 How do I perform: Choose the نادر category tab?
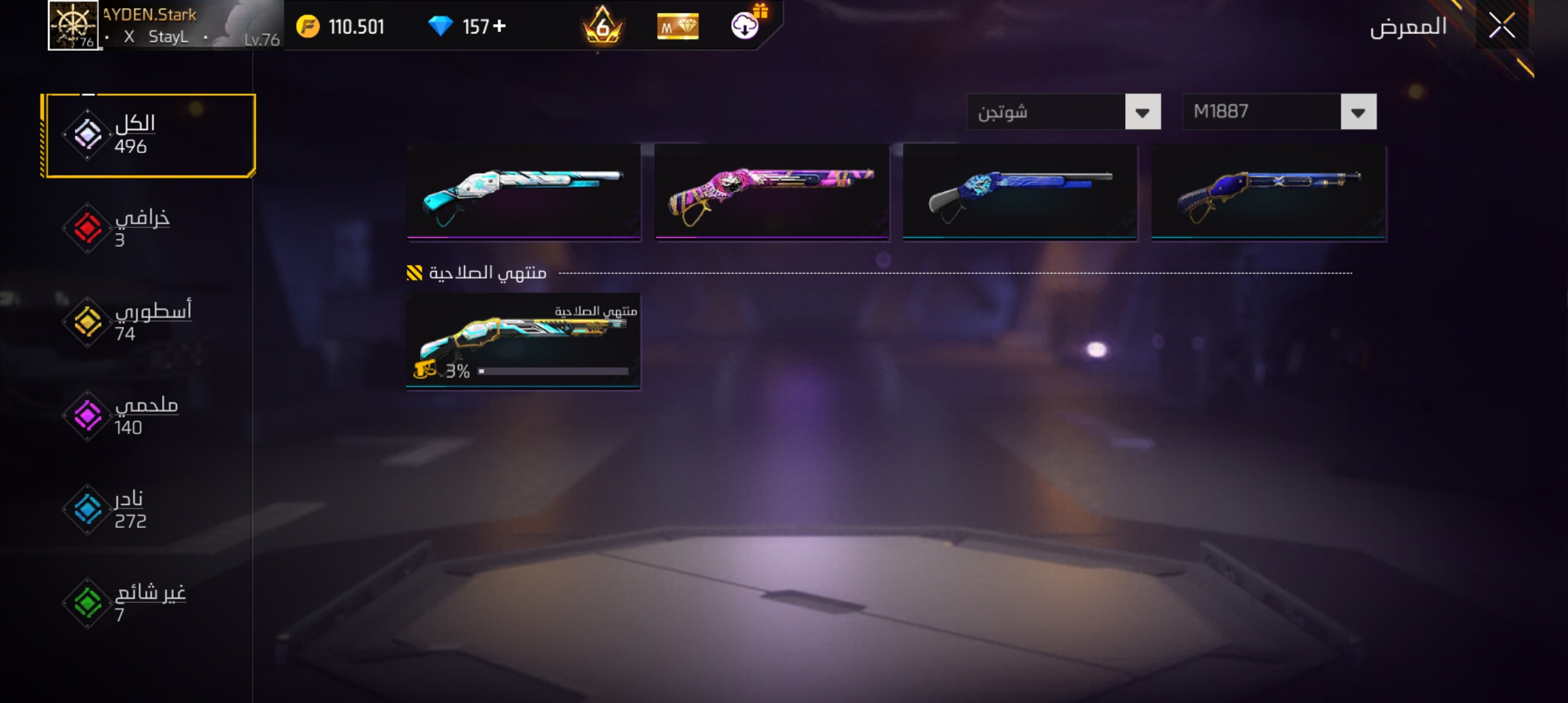(x=130, y=510)
